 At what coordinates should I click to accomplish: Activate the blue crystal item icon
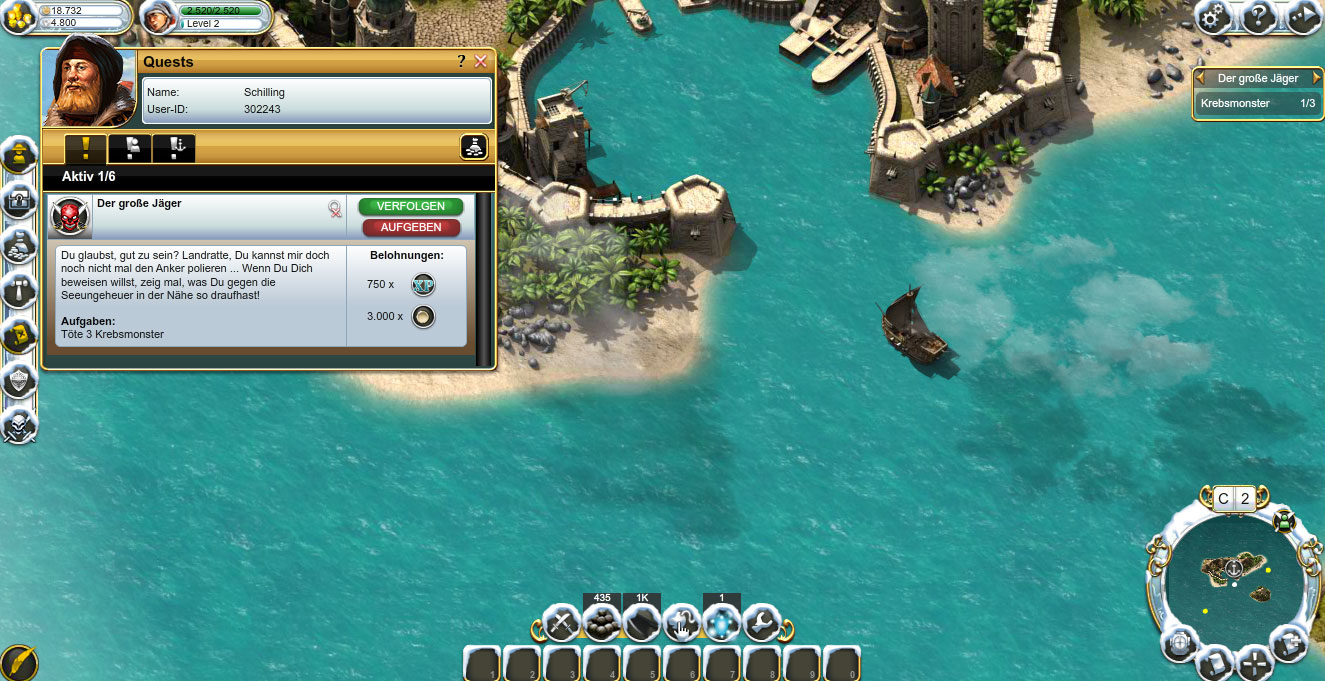point(721,624)
